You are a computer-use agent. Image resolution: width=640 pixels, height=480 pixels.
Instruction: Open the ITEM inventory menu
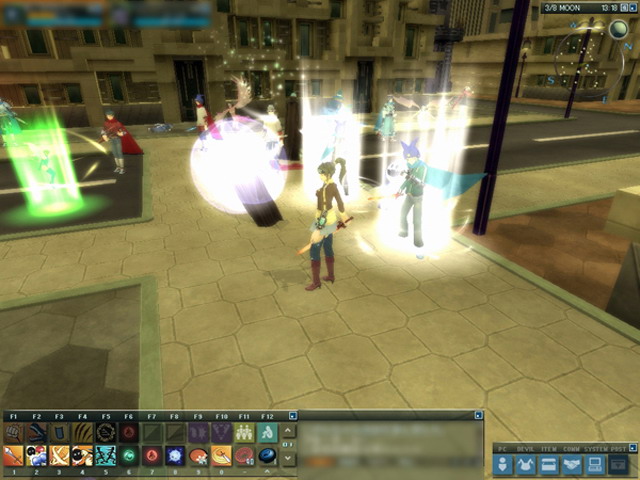point(549,464)
